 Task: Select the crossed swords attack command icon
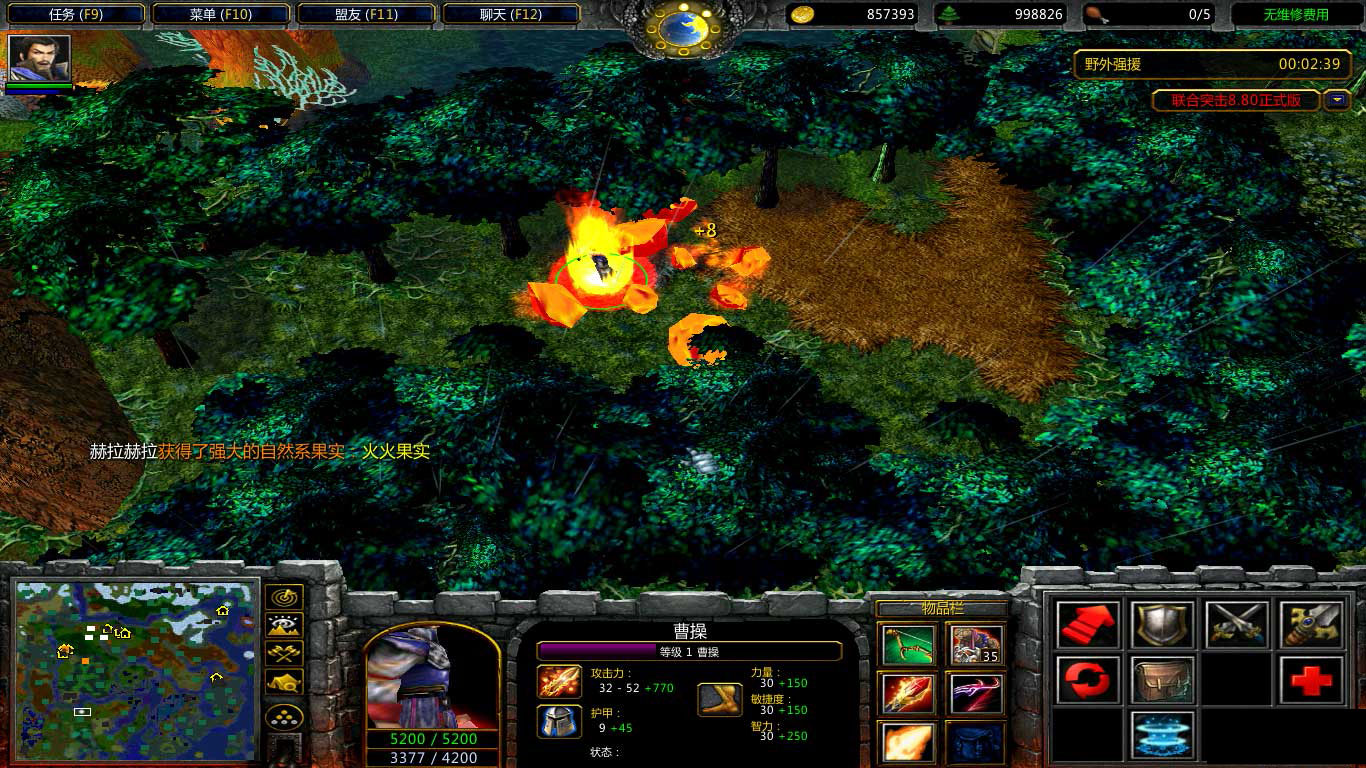pos(1237,625)
